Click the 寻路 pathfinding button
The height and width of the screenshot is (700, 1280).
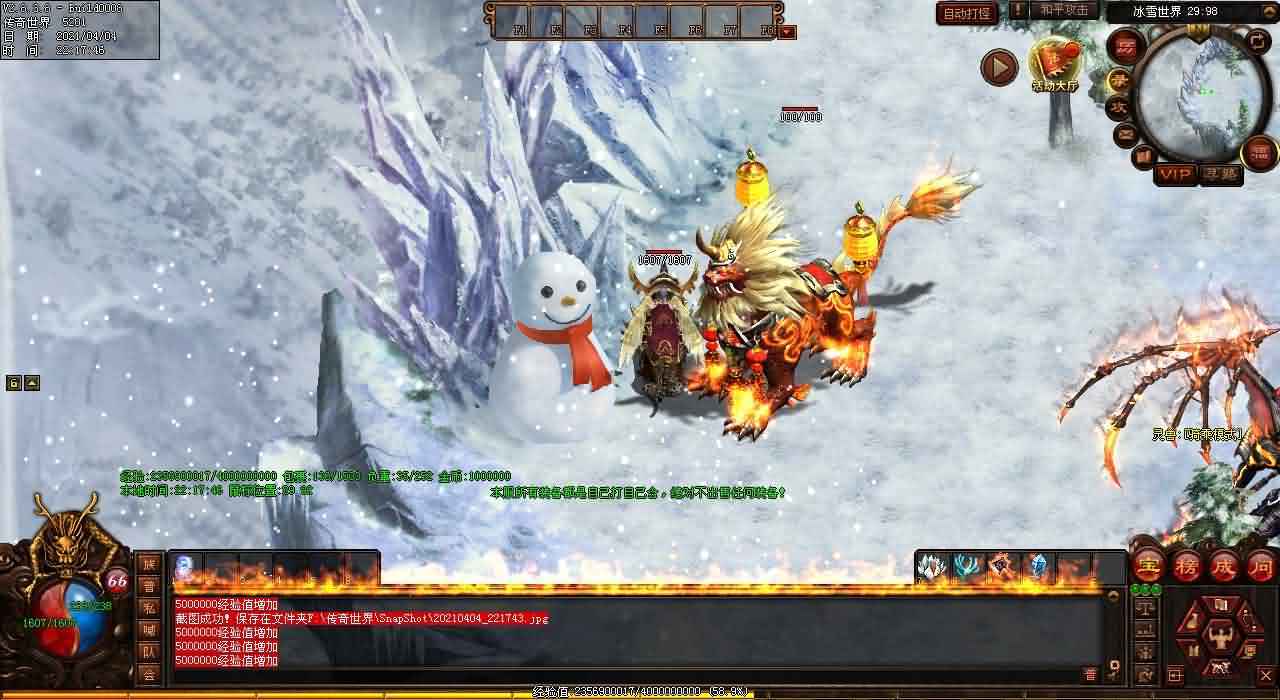(1220, 174)
